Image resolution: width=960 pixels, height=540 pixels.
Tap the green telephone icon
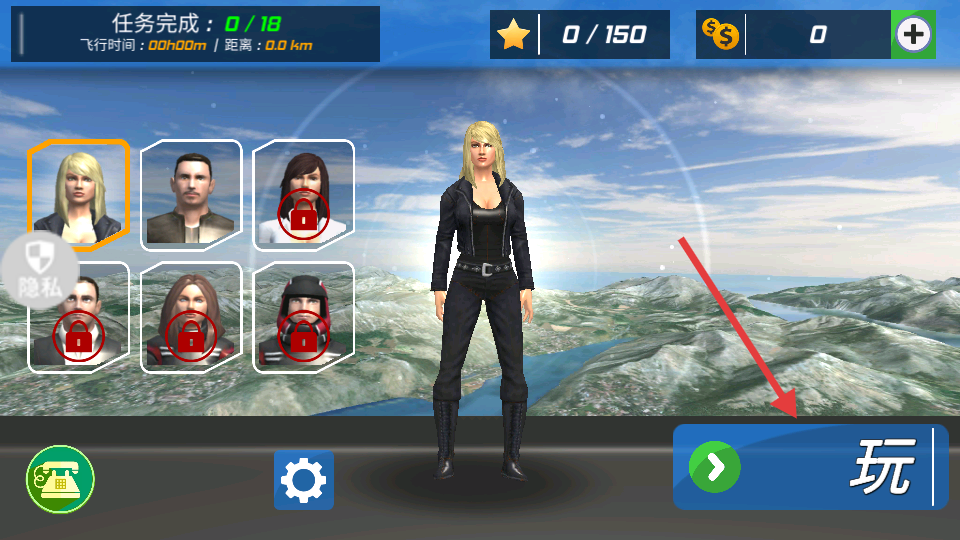pos(60,480)
